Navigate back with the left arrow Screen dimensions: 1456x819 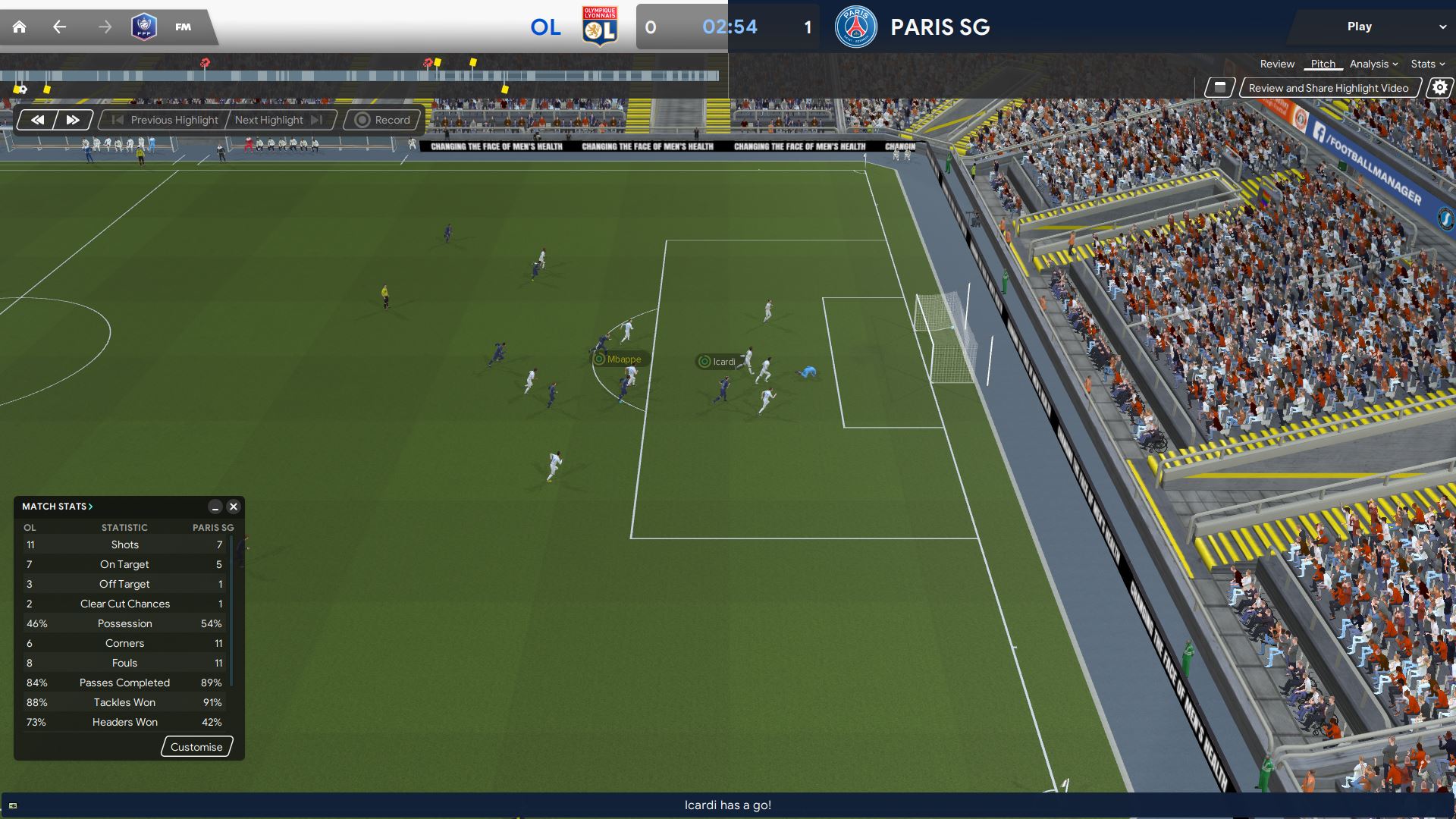pyautogui.click(x=59, y=27)
